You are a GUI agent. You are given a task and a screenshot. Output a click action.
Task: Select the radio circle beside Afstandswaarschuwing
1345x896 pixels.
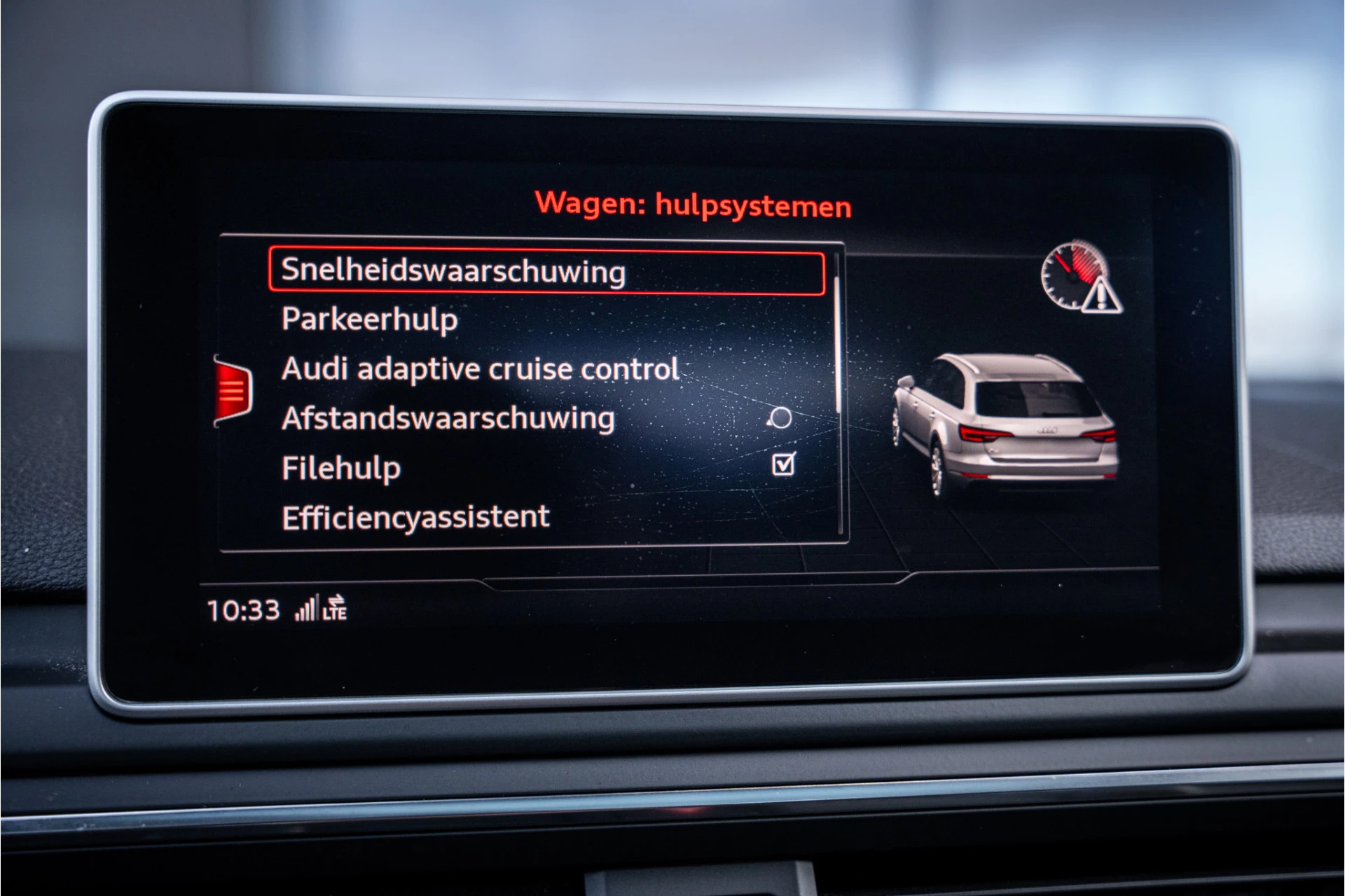pos(780,418)
